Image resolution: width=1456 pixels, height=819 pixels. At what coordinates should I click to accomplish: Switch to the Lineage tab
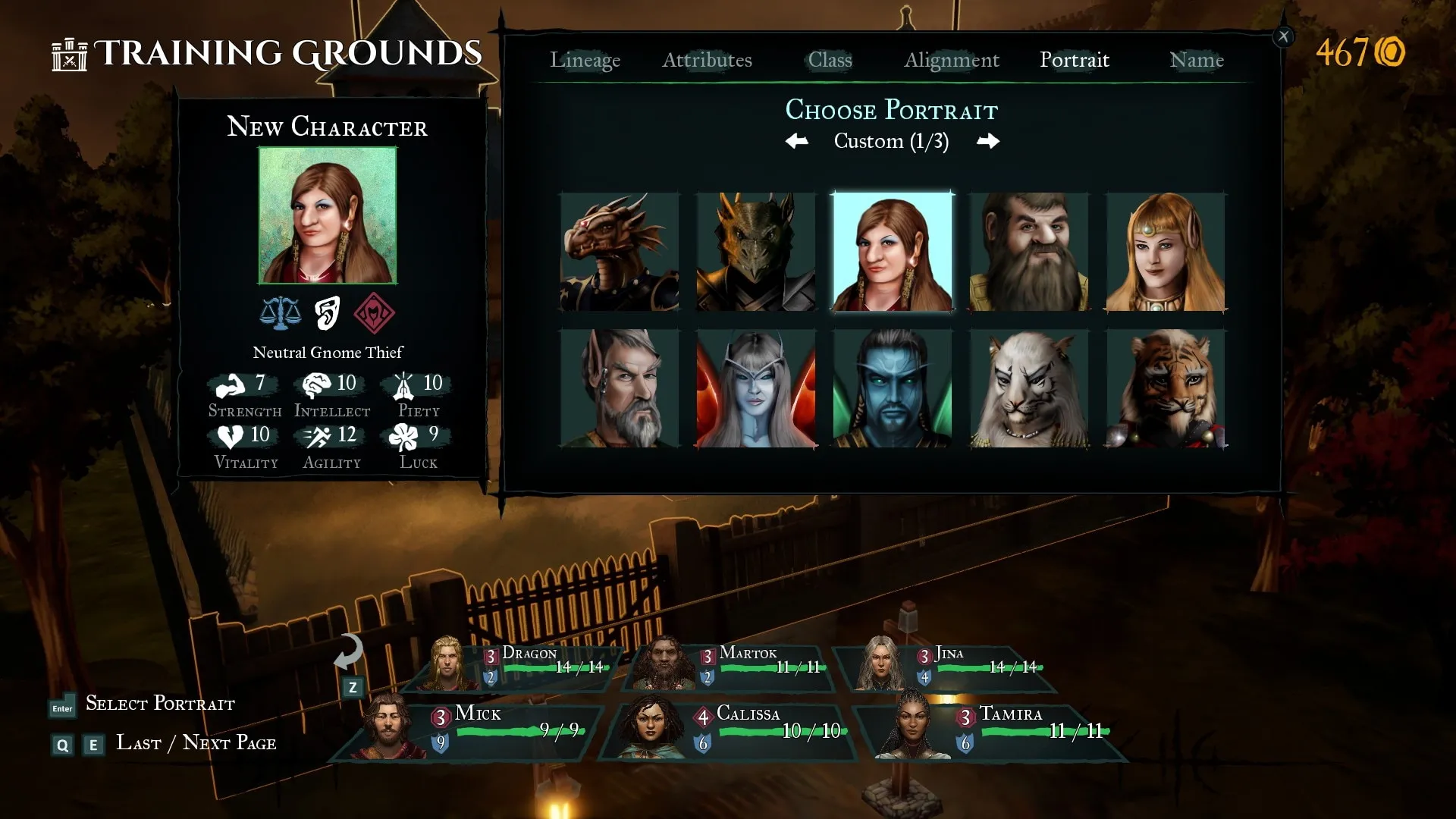point(585,60)
